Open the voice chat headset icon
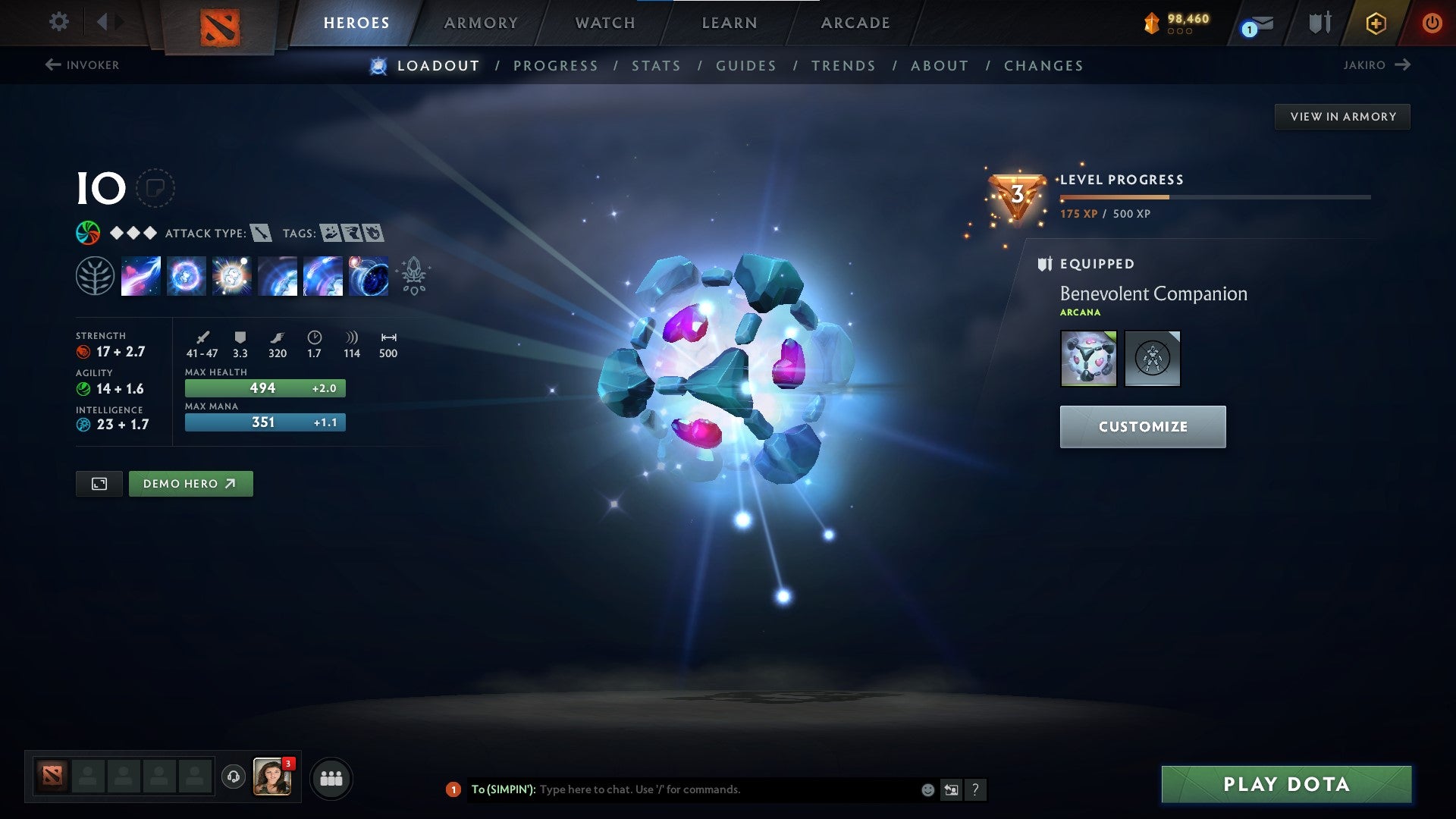 (x=232, y=777)
